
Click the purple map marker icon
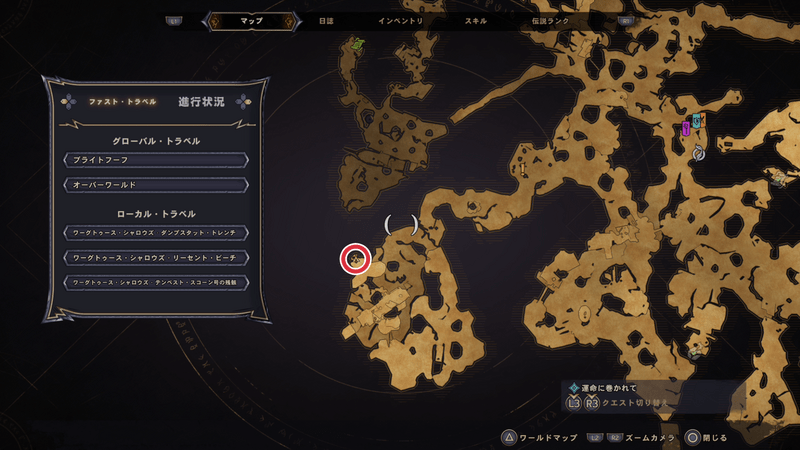[686, 128]
